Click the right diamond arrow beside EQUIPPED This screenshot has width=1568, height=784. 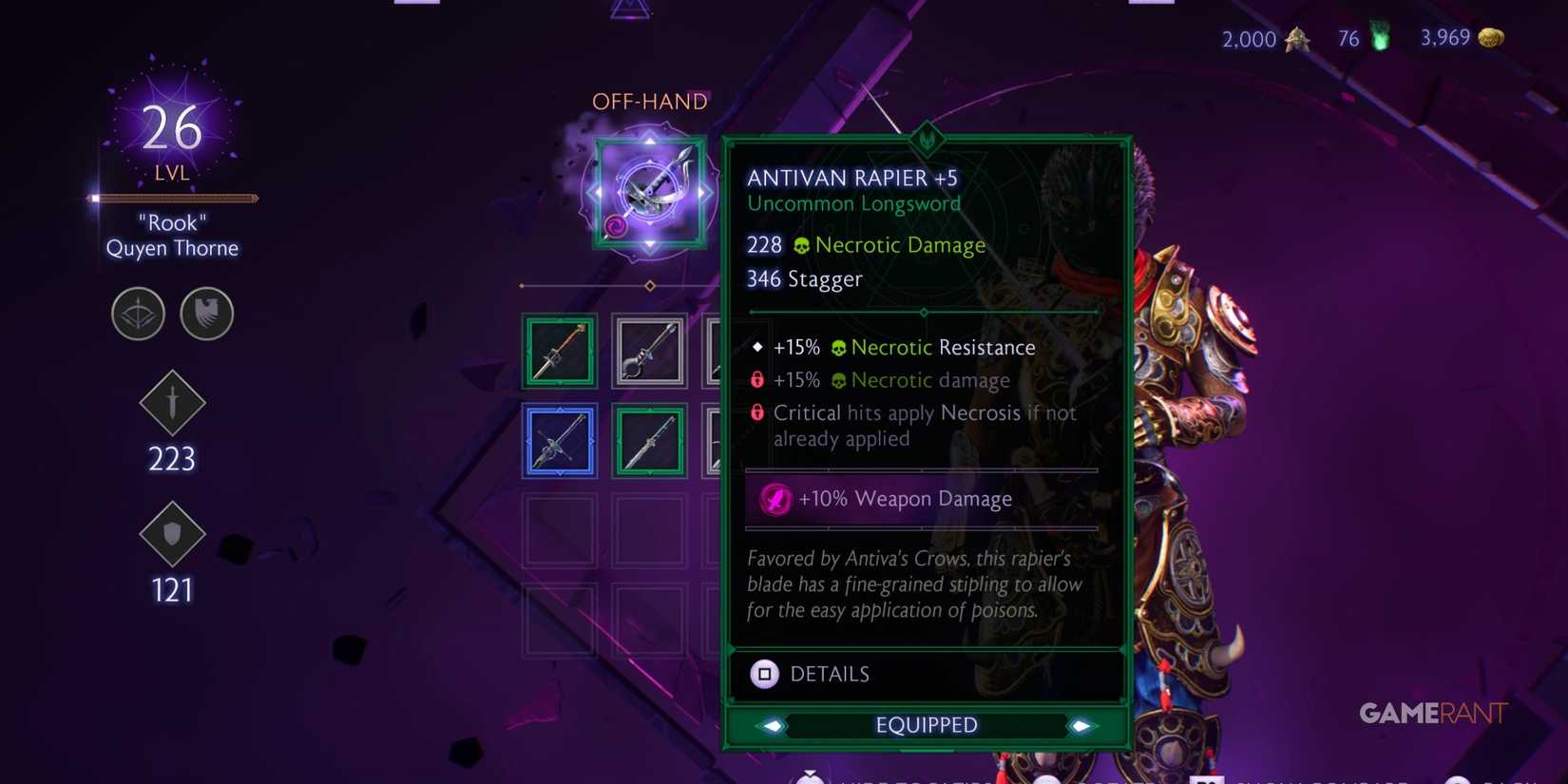1082,725
